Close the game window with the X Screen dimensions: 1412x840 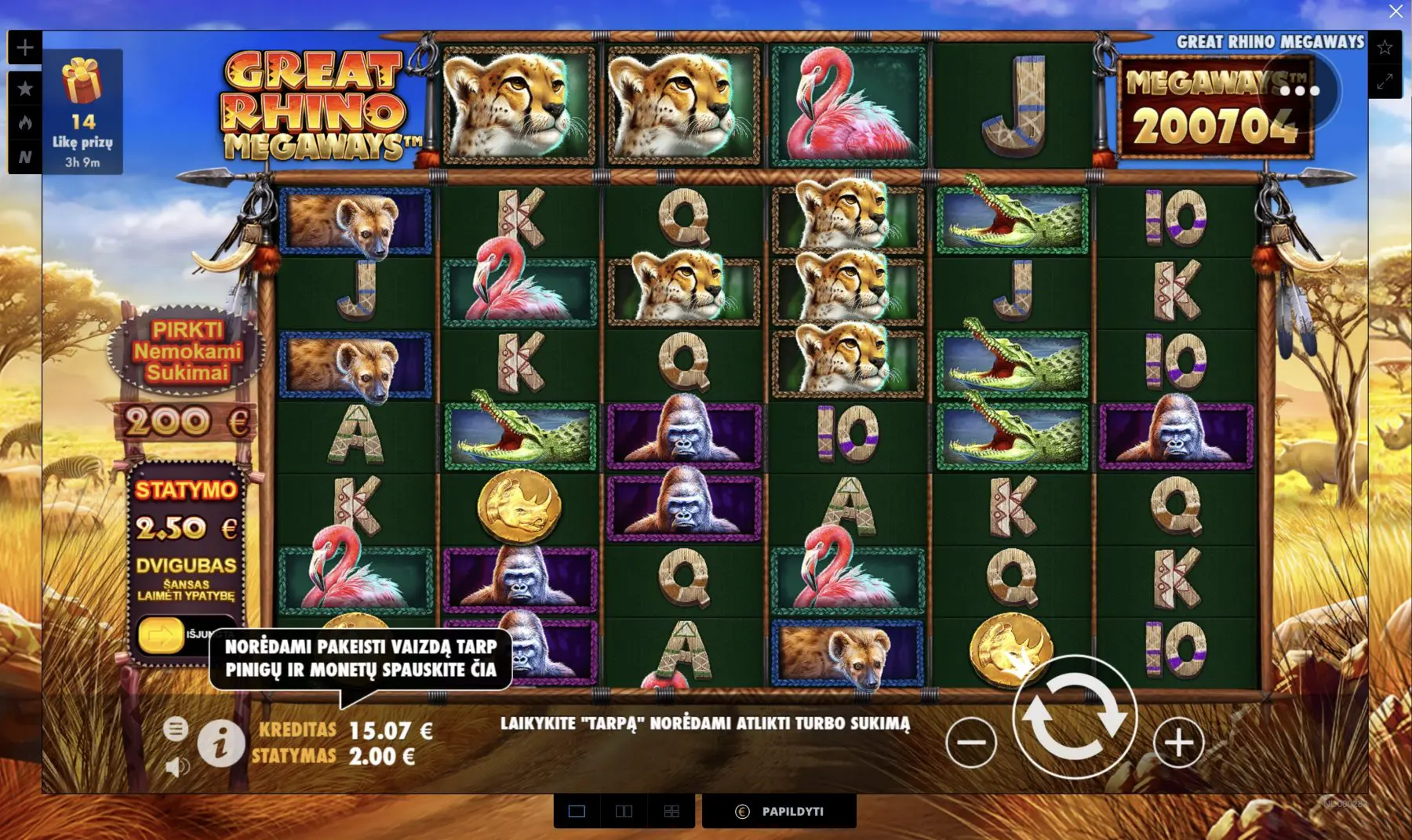[1396, 11]
